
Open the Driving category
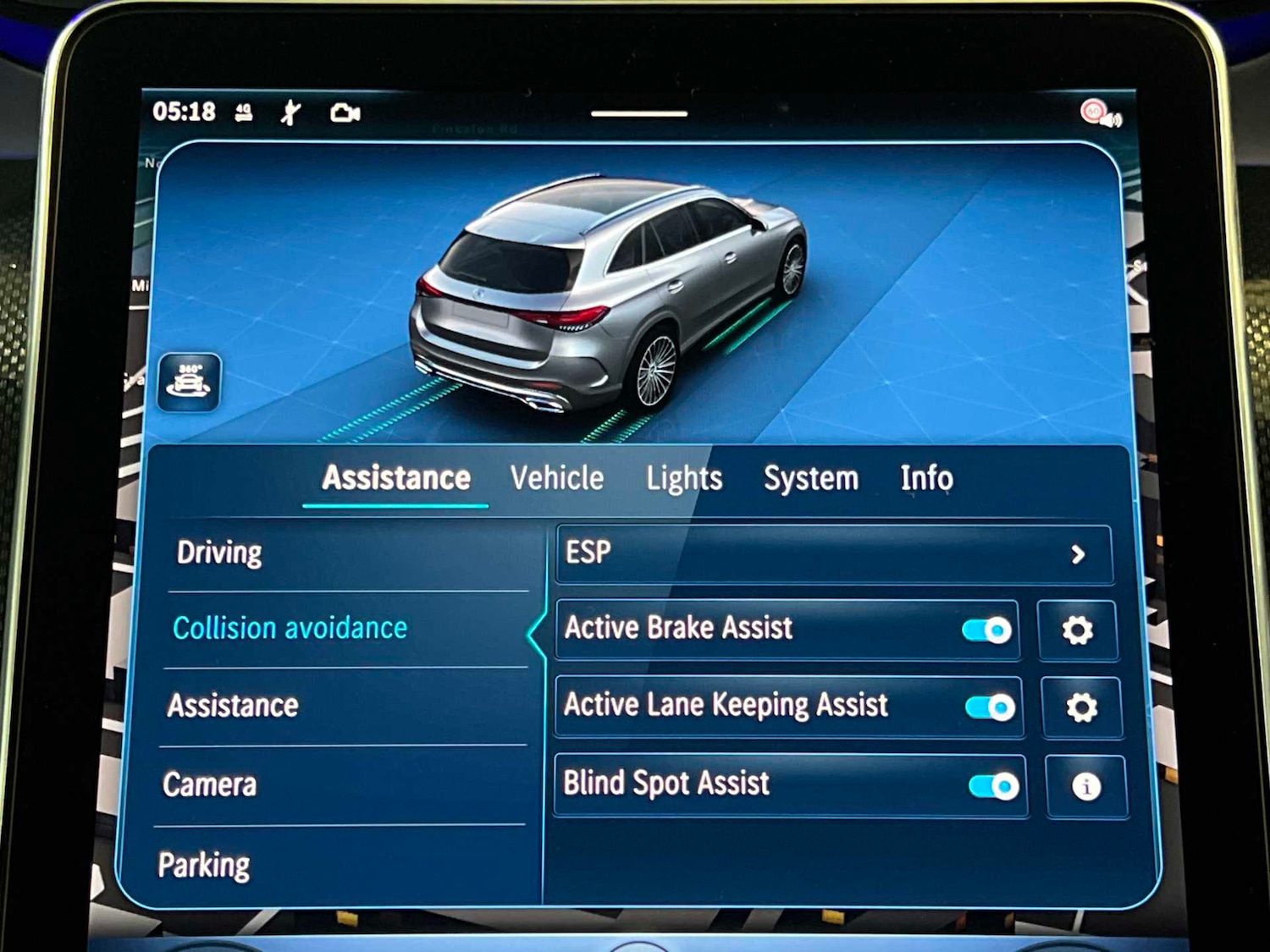pyautogui.click(x=218, y=553)
